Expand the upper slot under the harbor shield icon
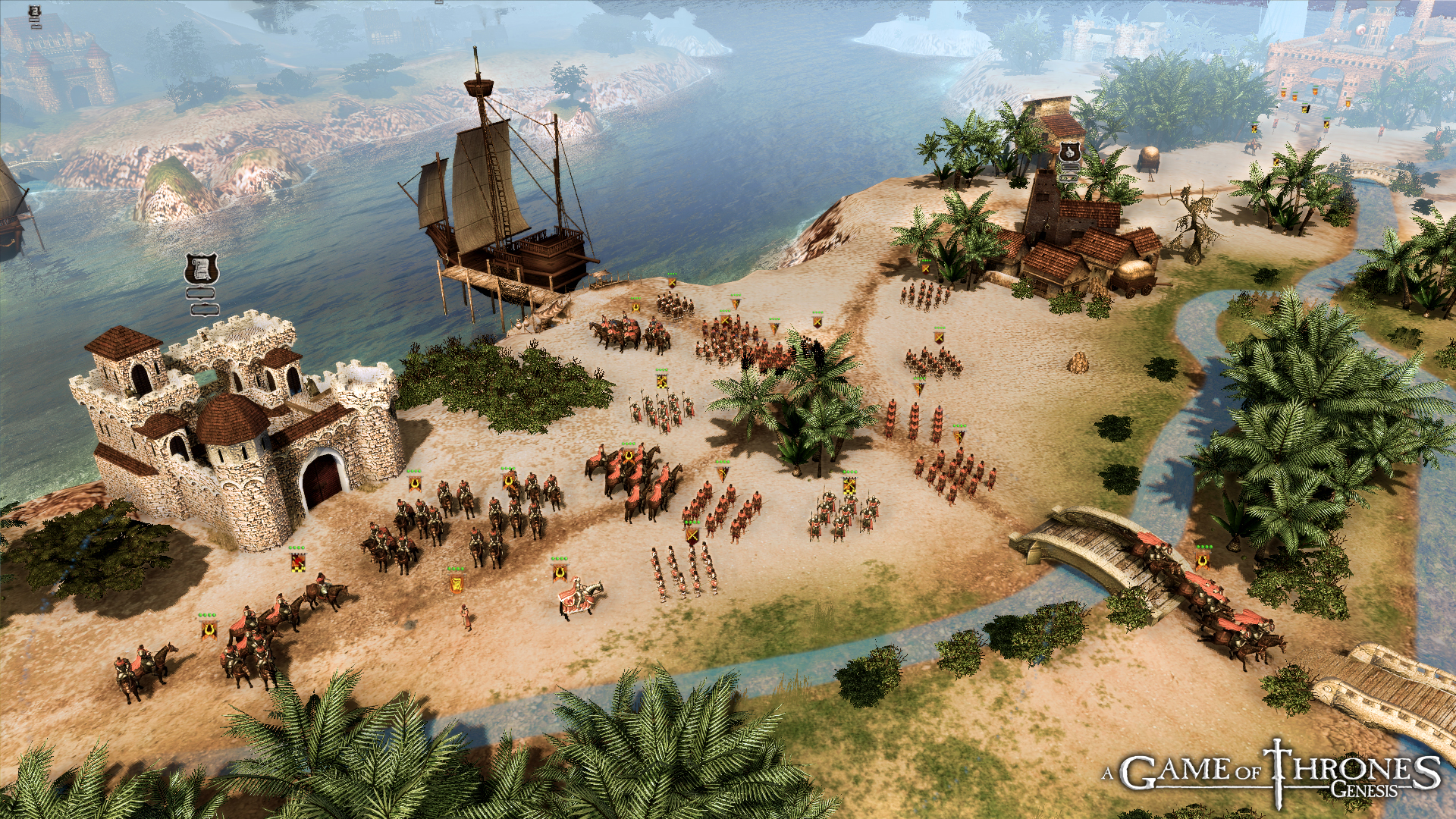Viewport: 1456px width, 819px height. click(202, 293)
